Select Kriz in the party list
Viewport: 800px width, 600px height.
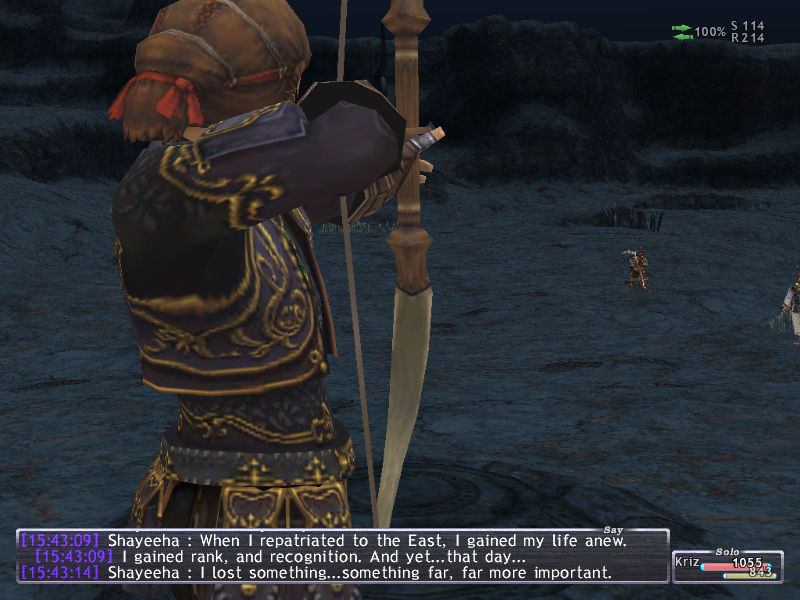click(688, 563)
